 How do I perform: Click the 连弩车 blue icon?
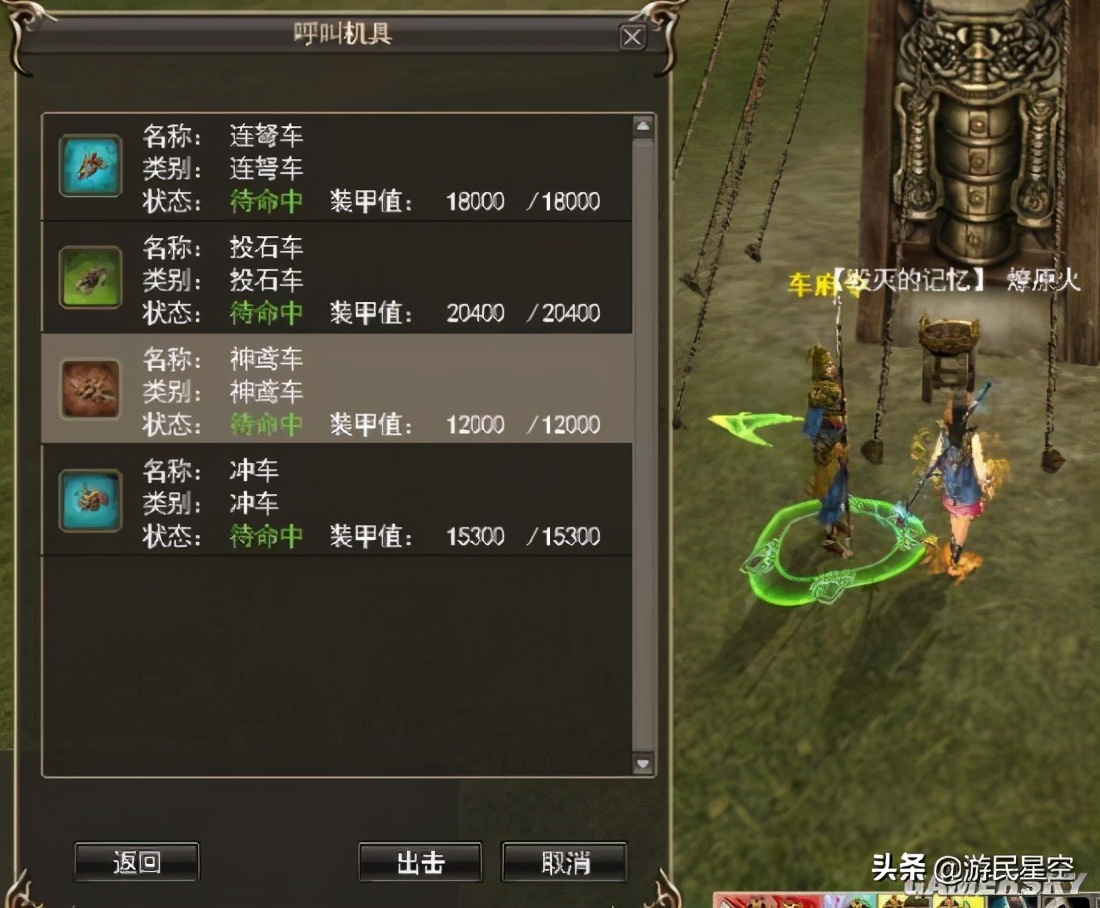pyautogui.click(x=91, y=166)
